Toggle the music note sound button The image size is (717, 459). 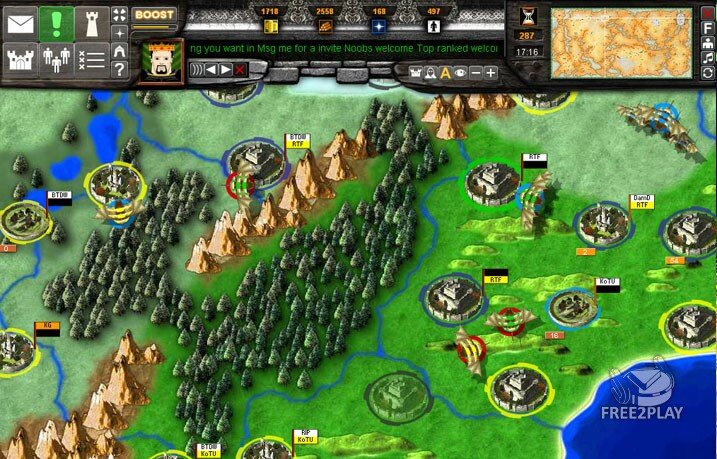click(x=708, y=59)
